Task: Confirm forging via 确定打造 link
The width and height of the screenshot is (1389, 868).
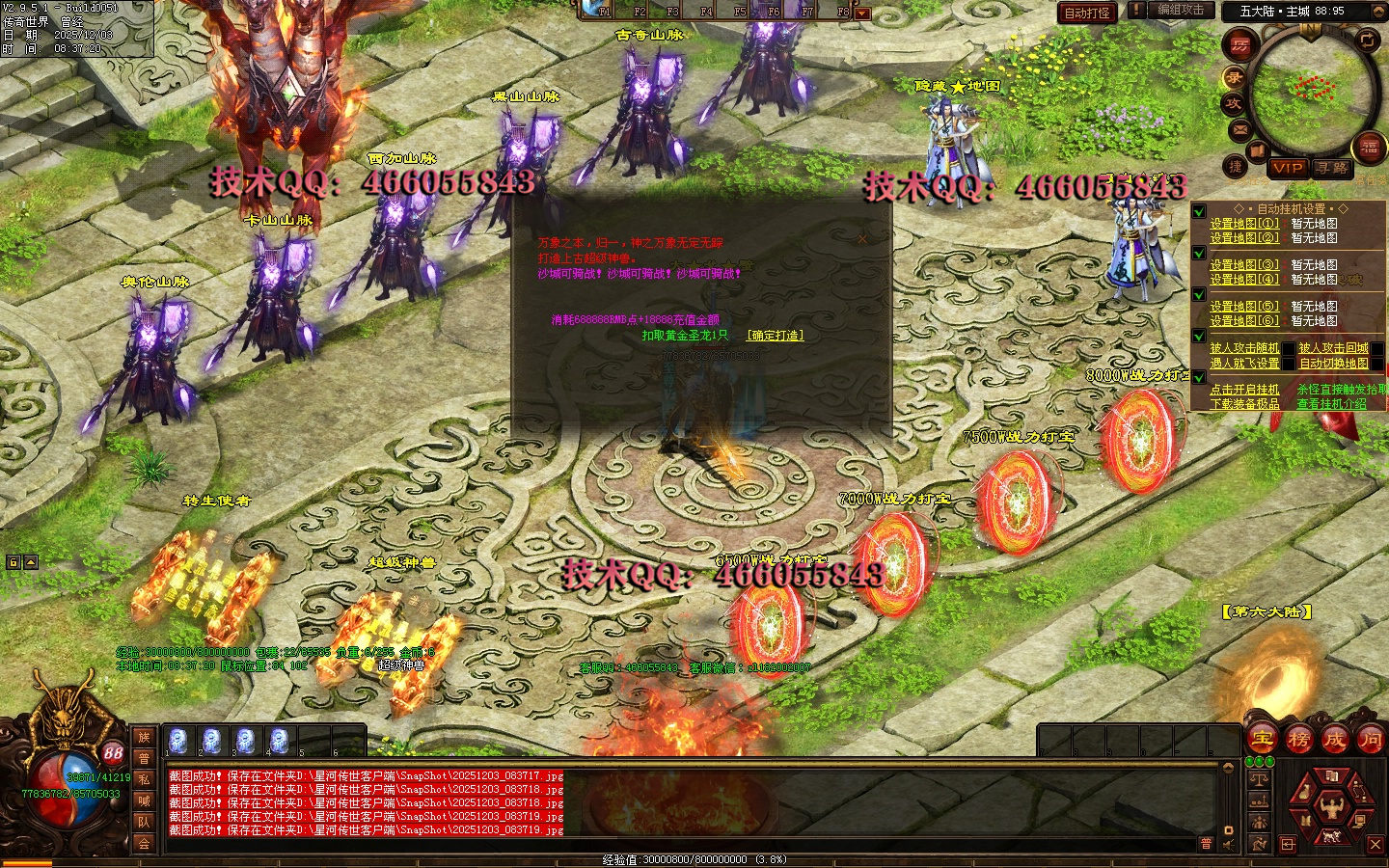Action: tap(775, 336)
